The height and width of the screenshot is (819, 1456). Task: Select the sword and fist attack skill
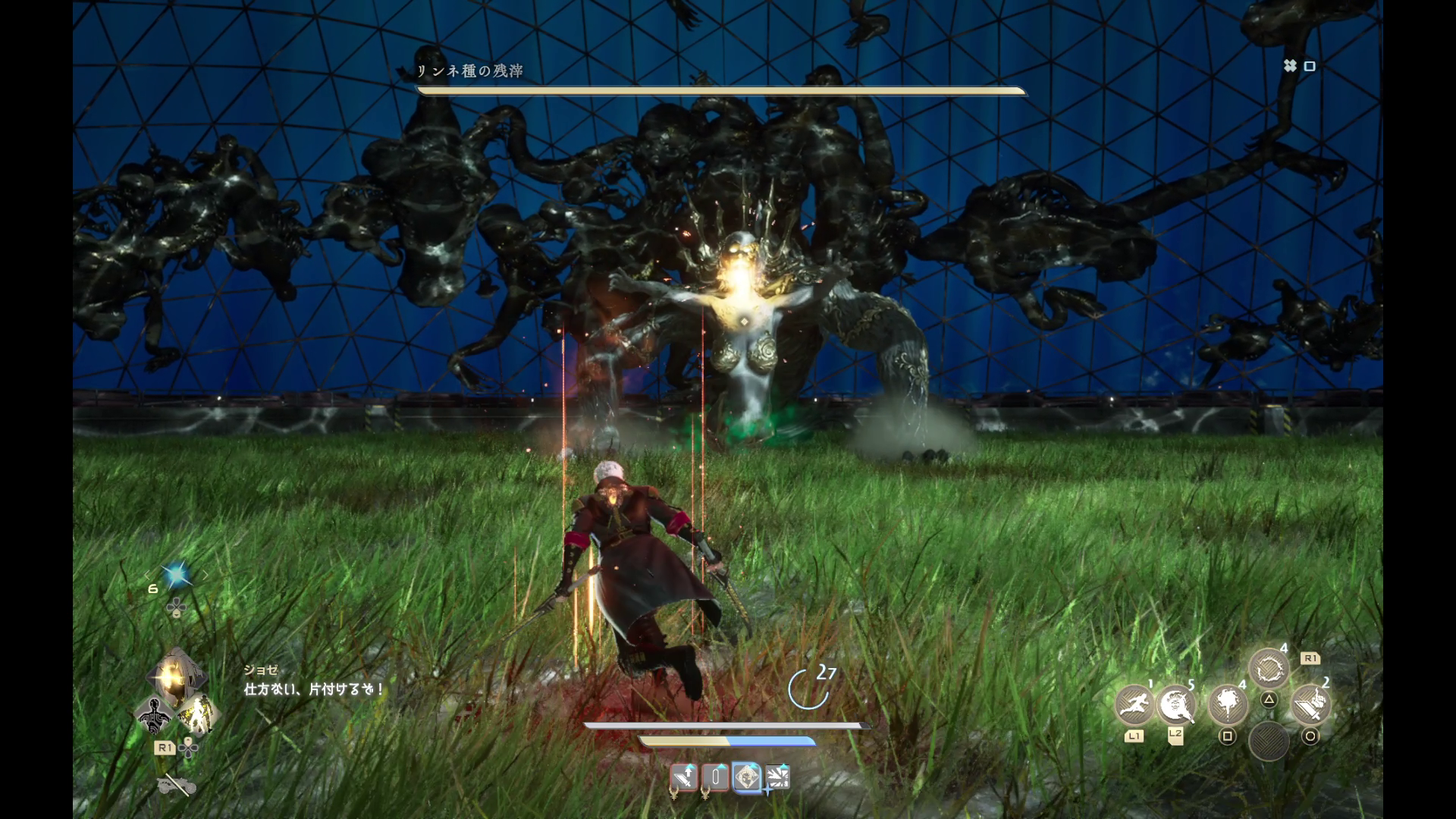pos(1310,705)
